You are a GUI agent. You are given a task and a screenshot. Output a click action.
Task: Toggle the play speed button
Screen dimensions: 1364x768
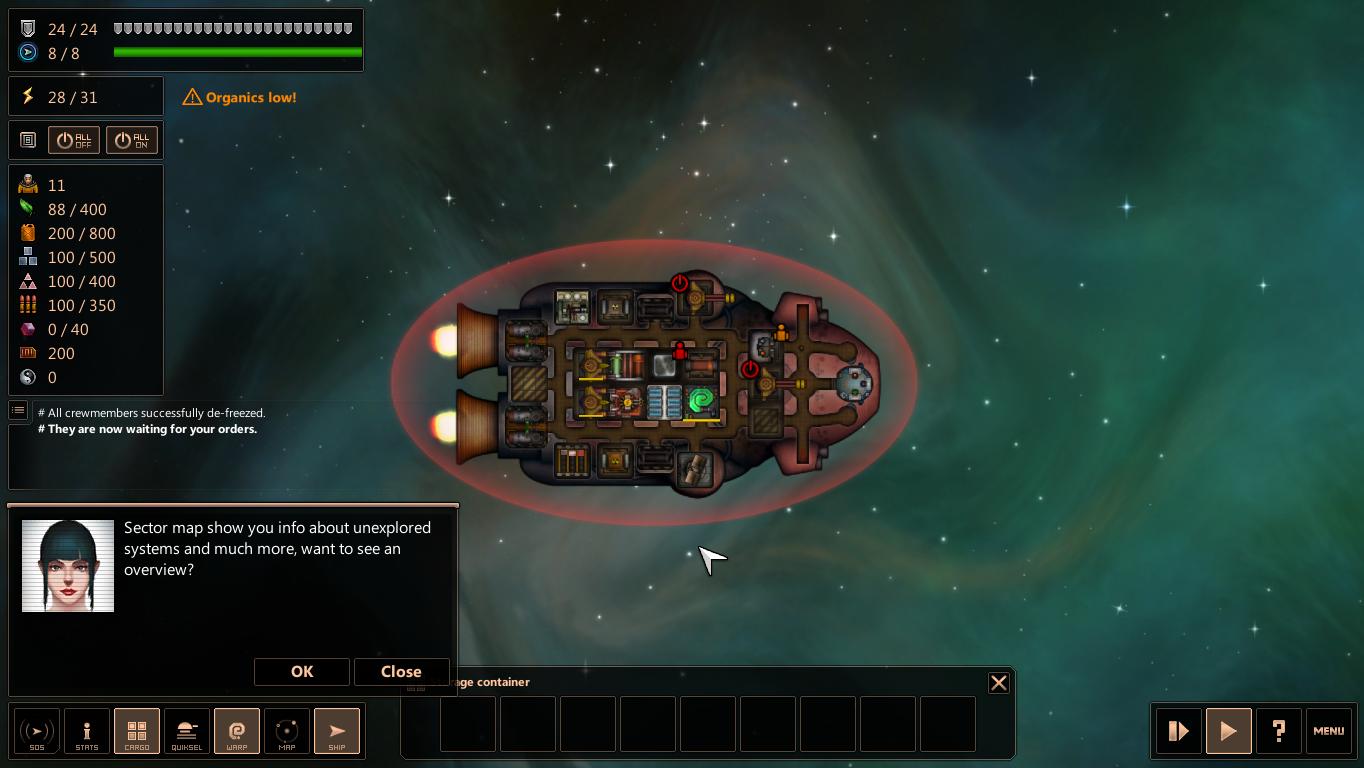[x=1229, y=731]
